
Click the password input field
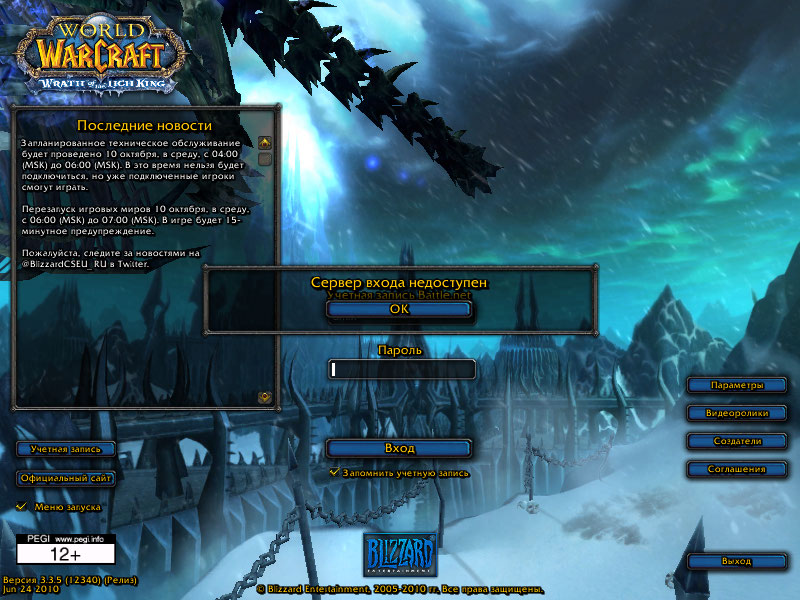point(402,369)
